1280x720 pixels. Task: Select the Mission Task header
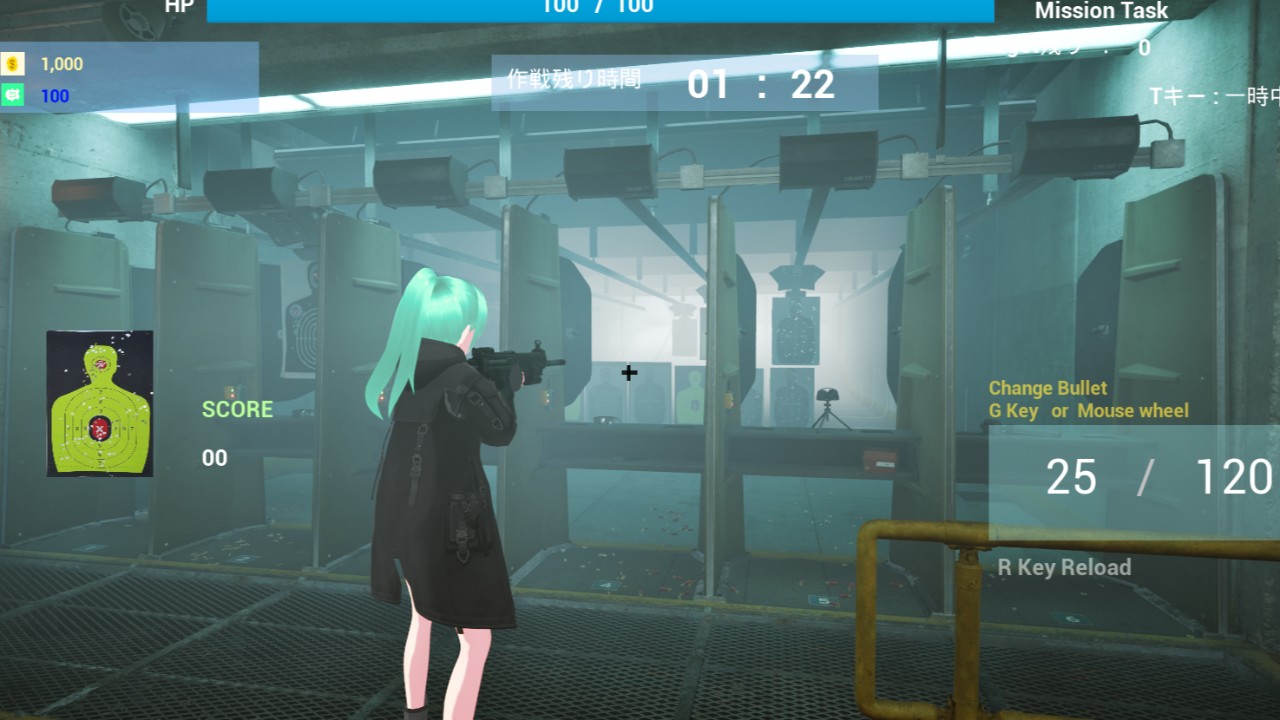pos(1100,11)
